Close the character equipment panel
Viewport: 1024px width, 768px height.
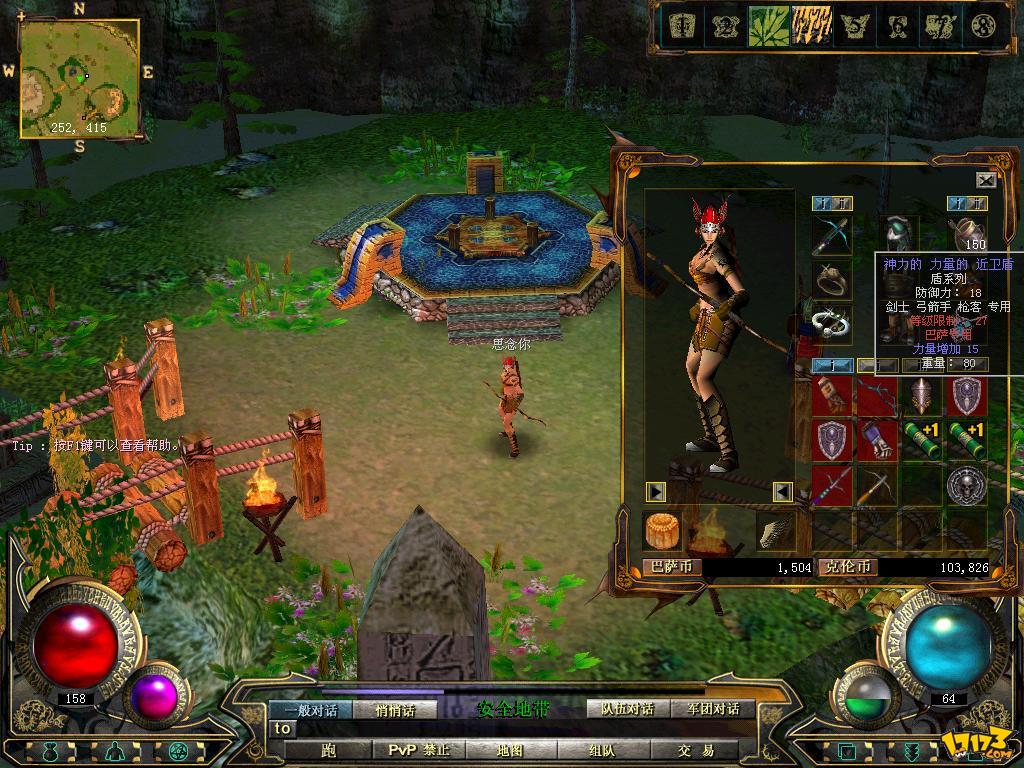point(986,180)
